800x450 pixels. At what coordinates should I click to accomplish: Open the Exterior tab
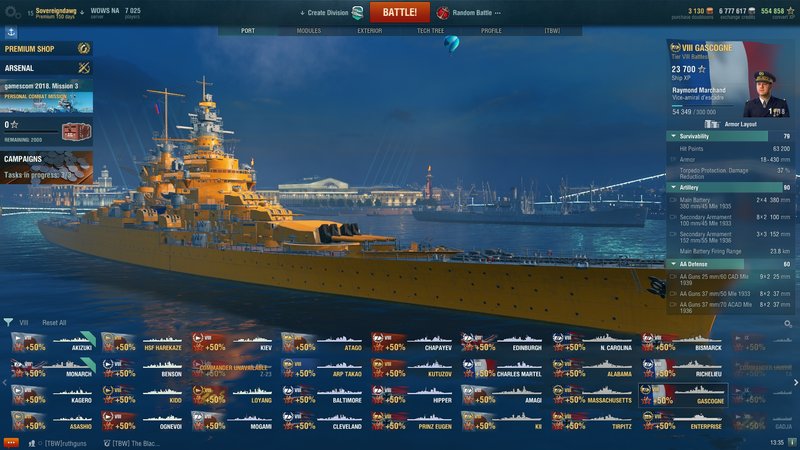[x=369, y=31]
